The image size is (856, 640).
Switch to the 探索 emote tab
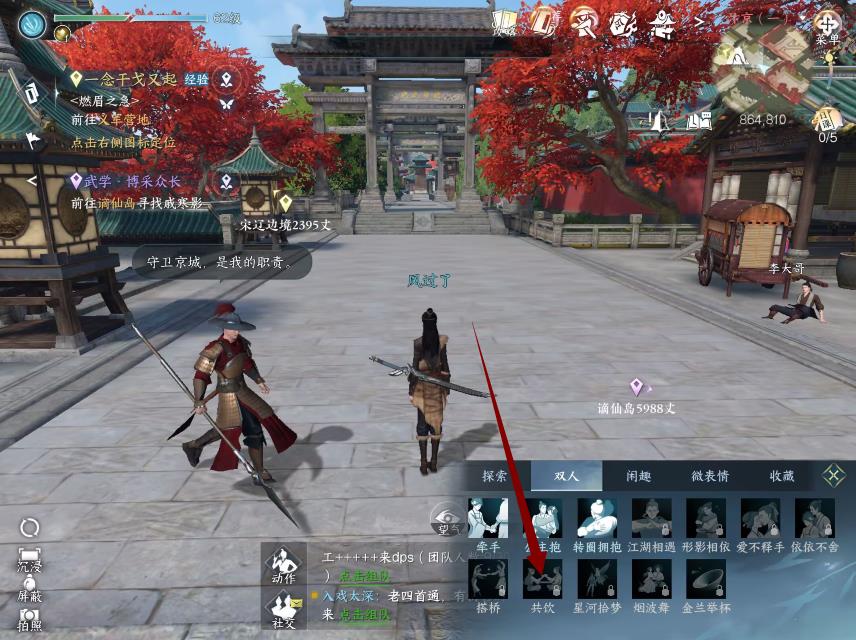coord(495,477)
